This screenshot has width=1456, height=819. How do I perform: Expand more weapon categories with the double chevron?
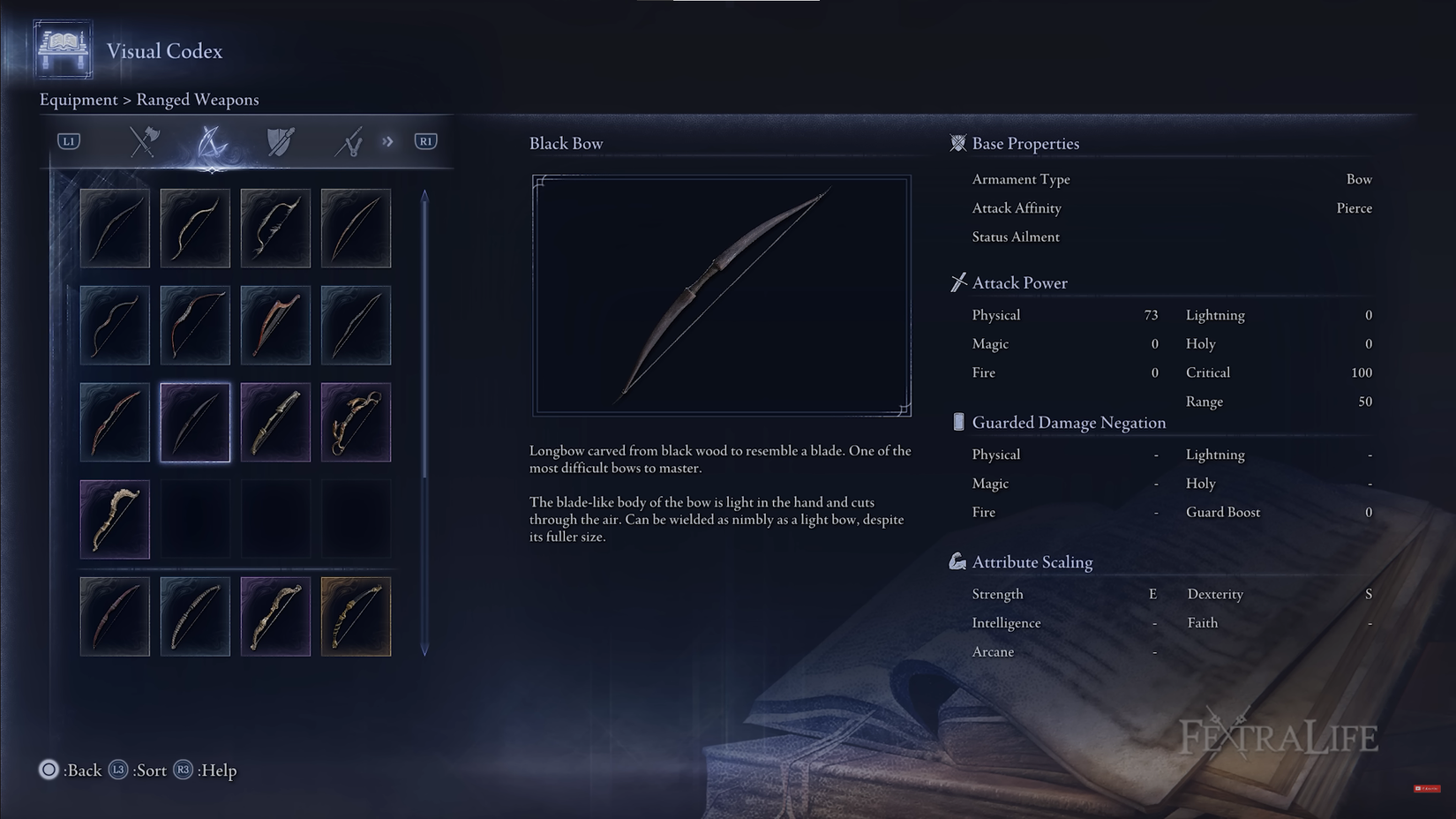[x=387, y=140]
